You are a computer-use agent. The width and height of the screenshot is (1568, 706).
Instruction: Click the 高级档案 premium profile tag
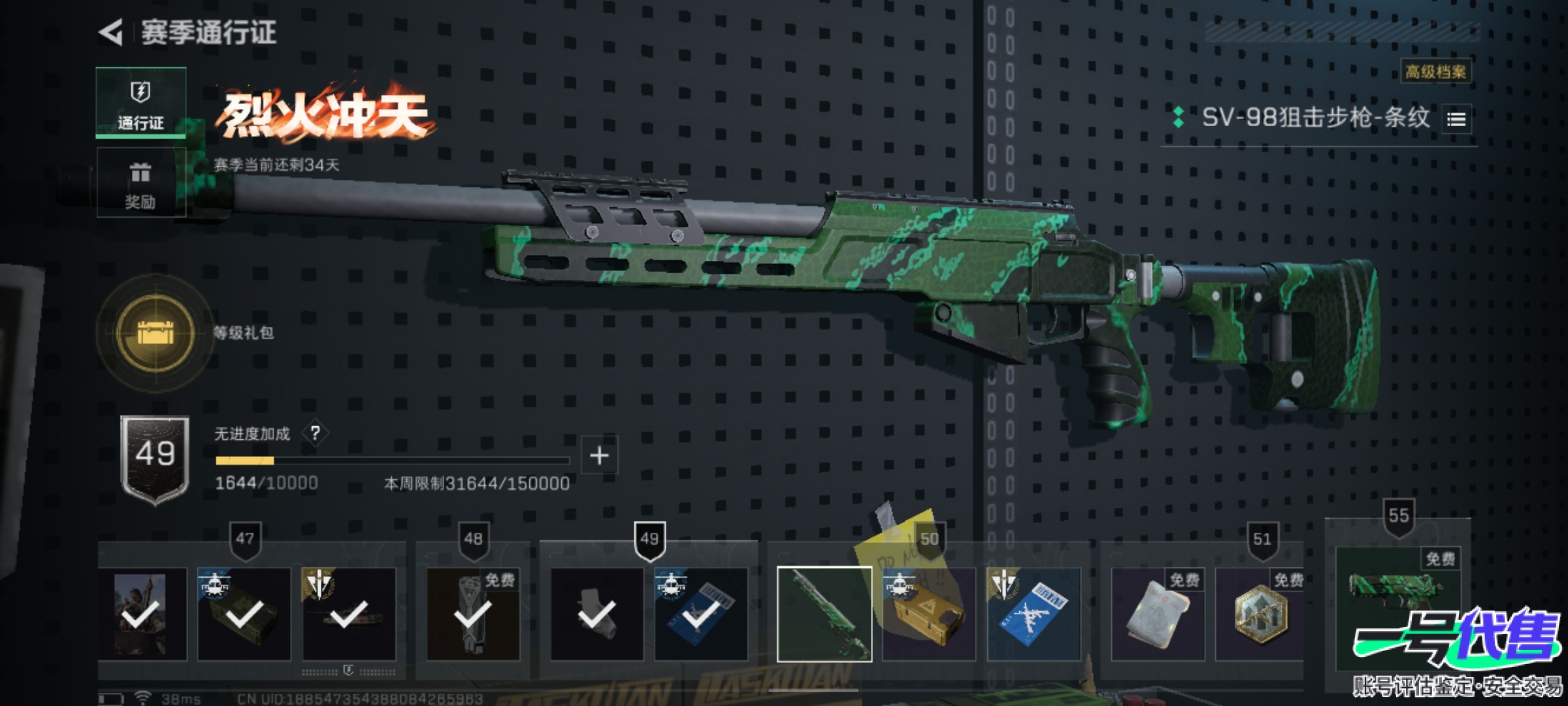tap(1435, 71)
